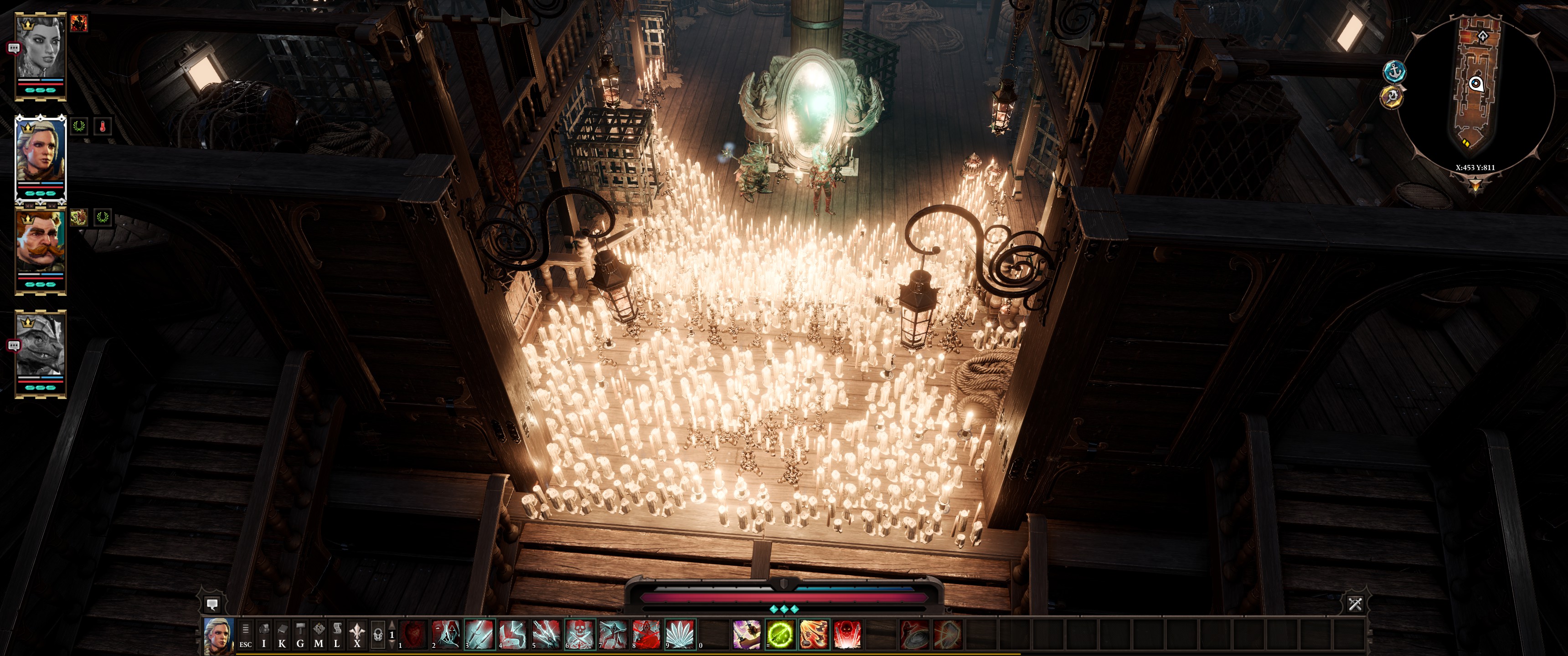Open the hamburger menu next to the hotbar portrait

[245, 628]
